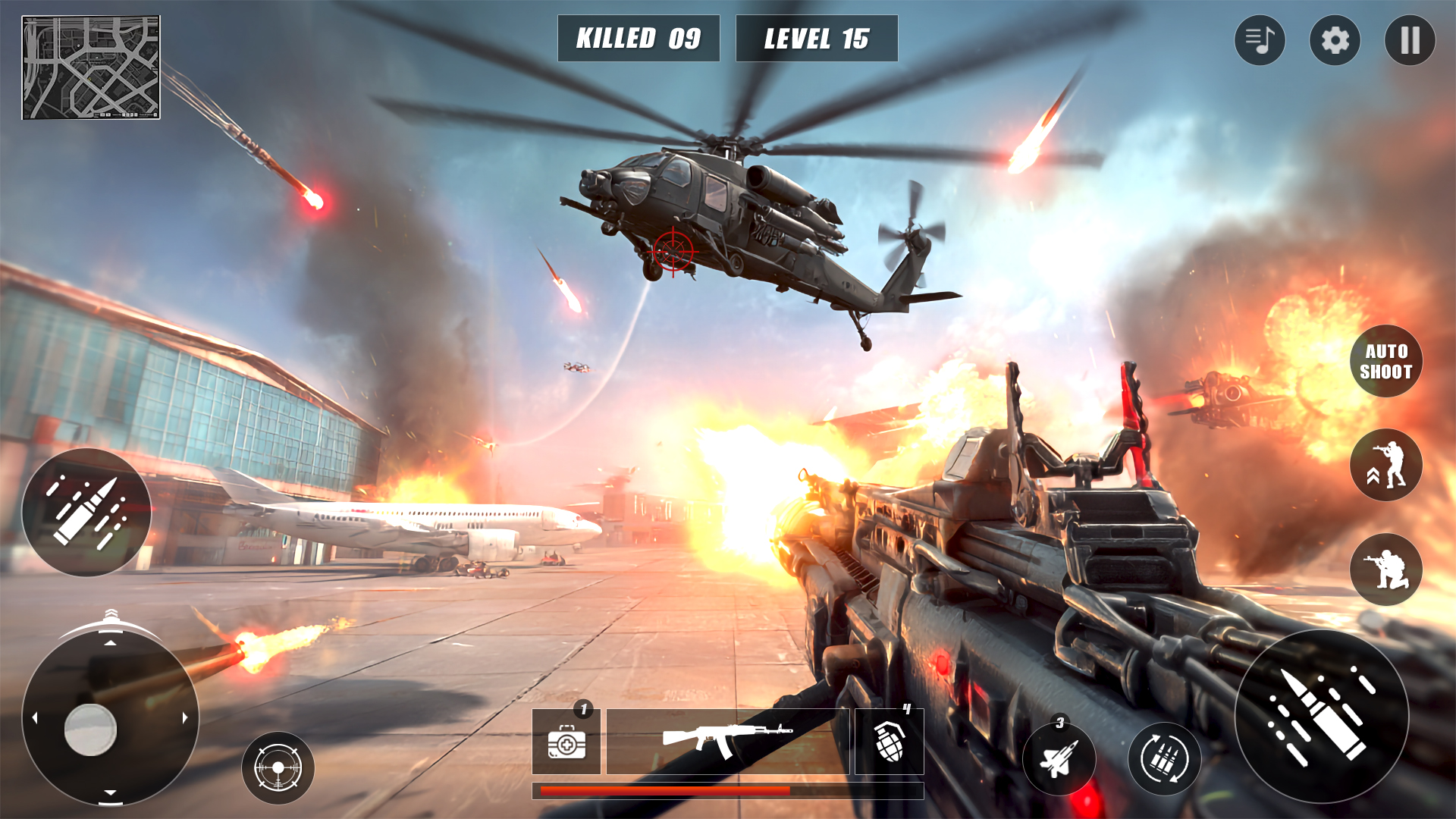Select the grenade slot
The image size is (1456, 819).
pyautogui.click(x=889, y=742)
